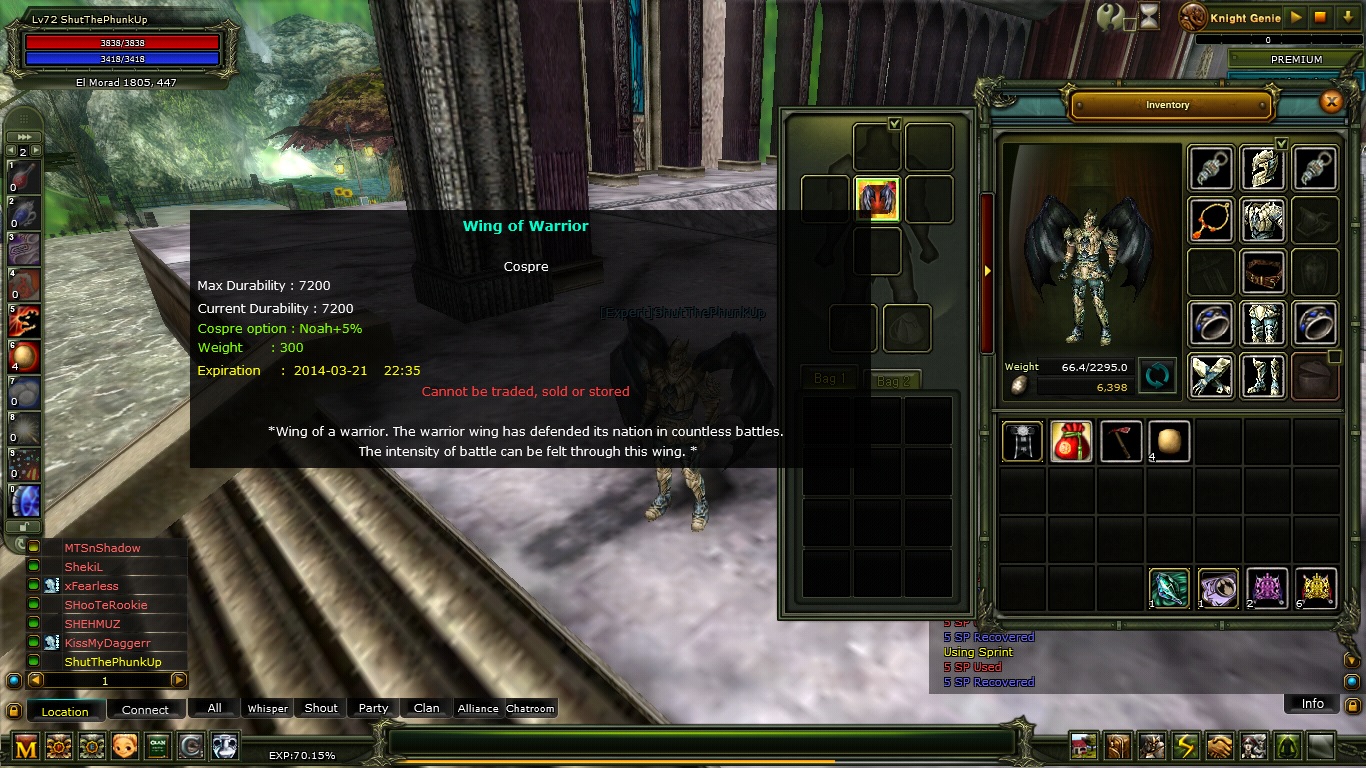Screen dimensions: 1366x768
Task: Start the Knight Genie with the play button
Action: 1296,17
